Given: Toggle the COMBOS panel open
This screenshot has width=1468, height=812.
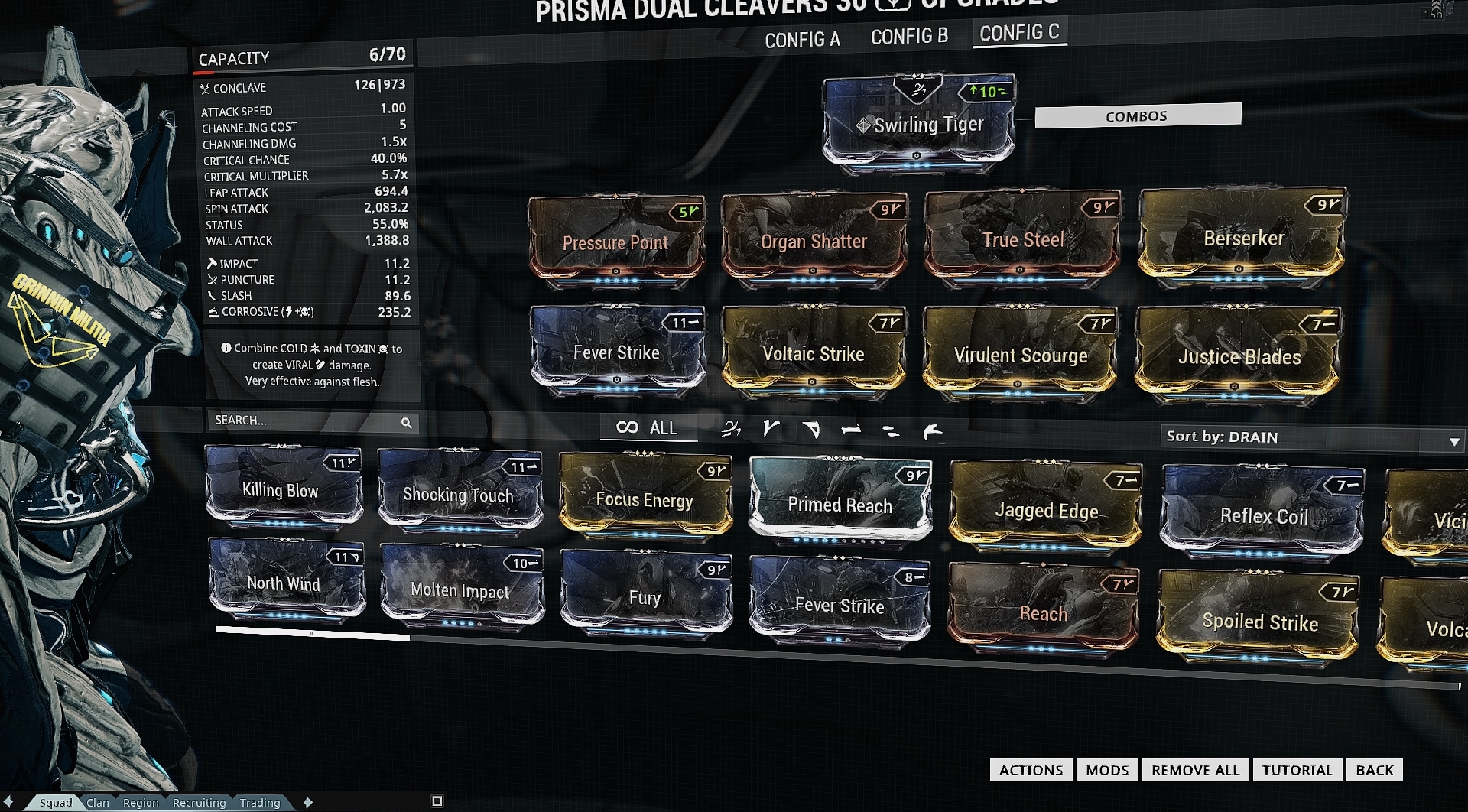Looking at the screenshot, I should tap(1136, 115).
